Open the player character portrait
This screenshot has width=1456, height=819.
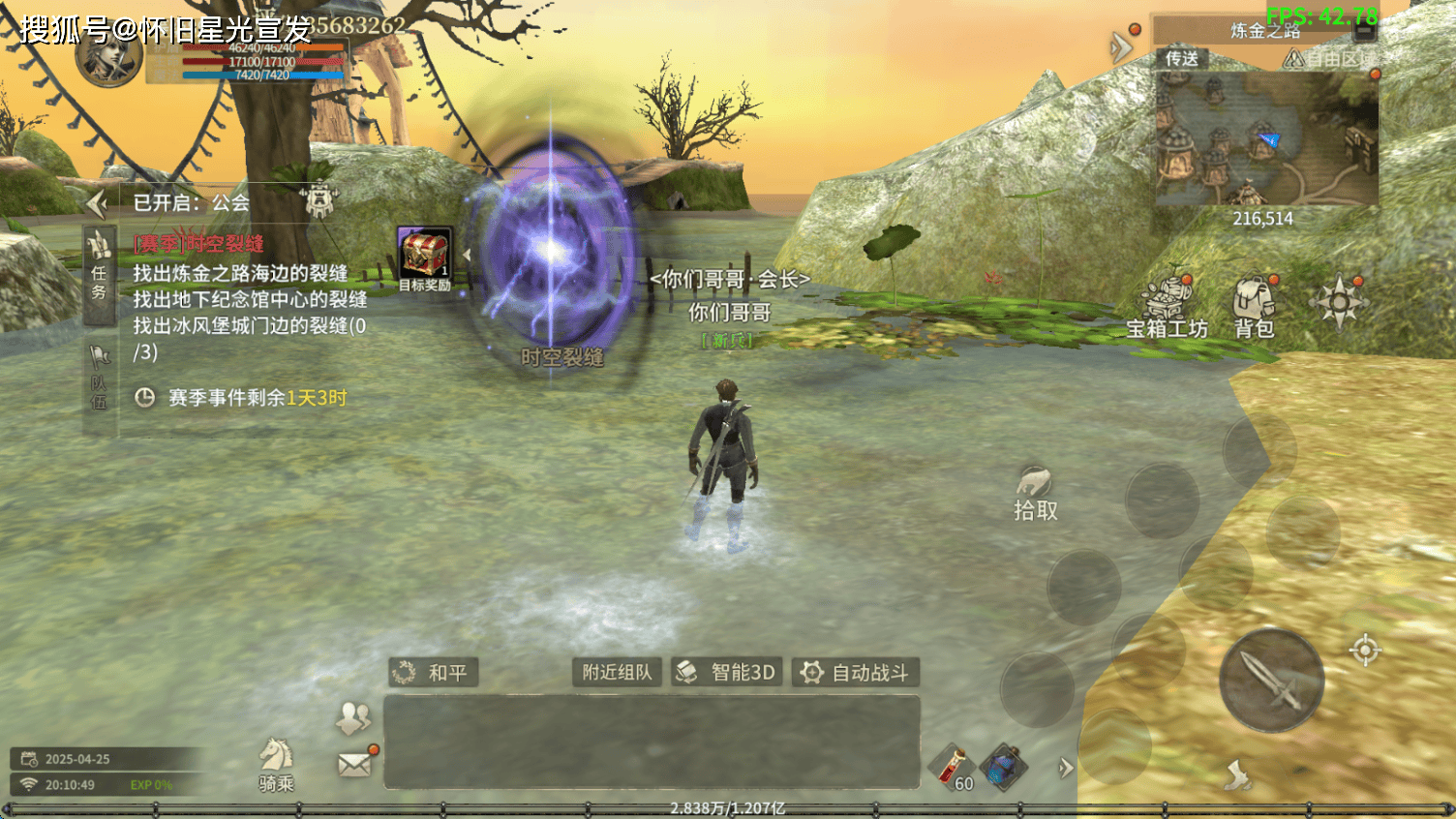point(108,56)
